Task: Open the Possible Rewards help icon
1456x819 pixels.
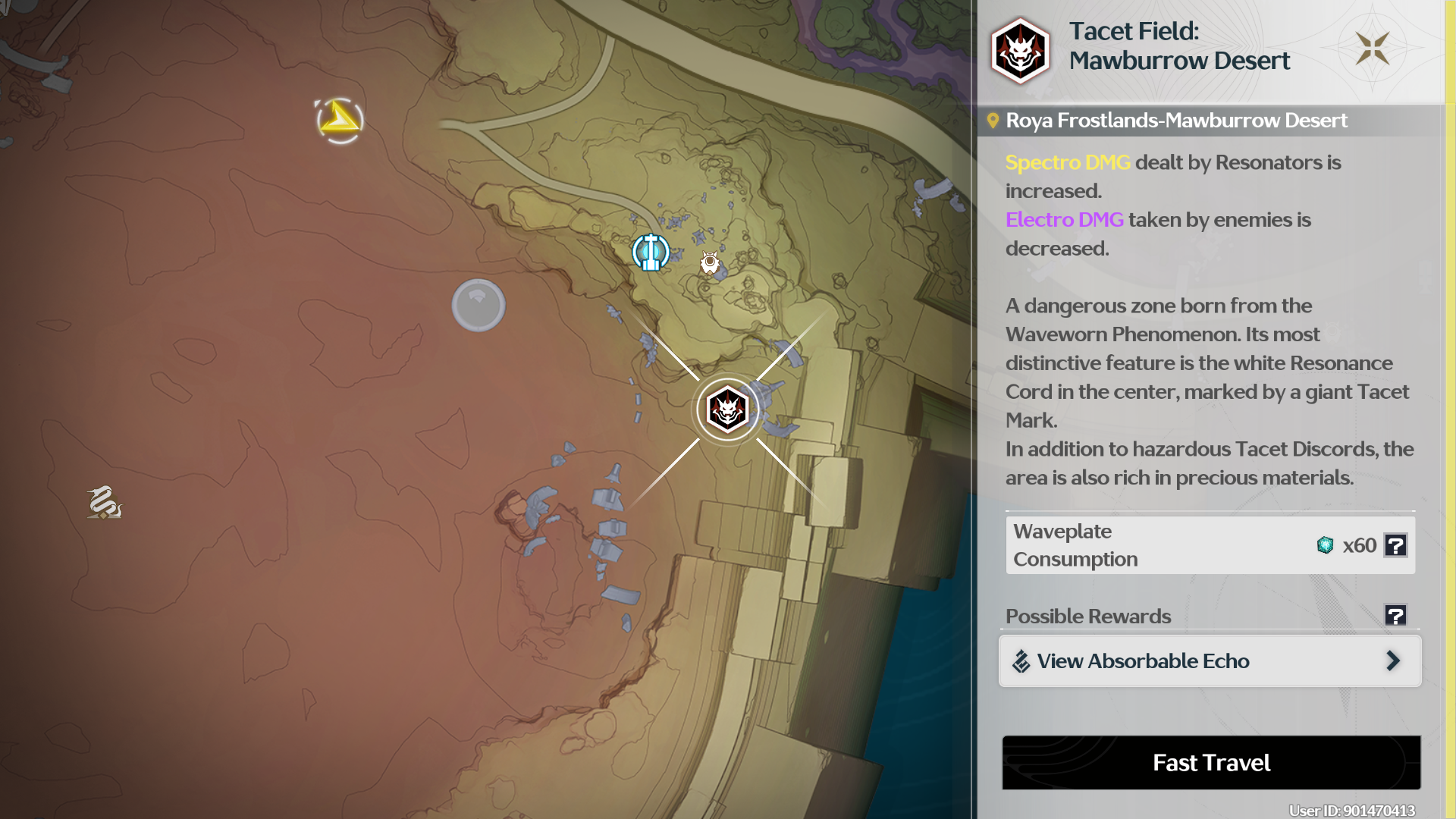Action: [x=1395, y=615]
